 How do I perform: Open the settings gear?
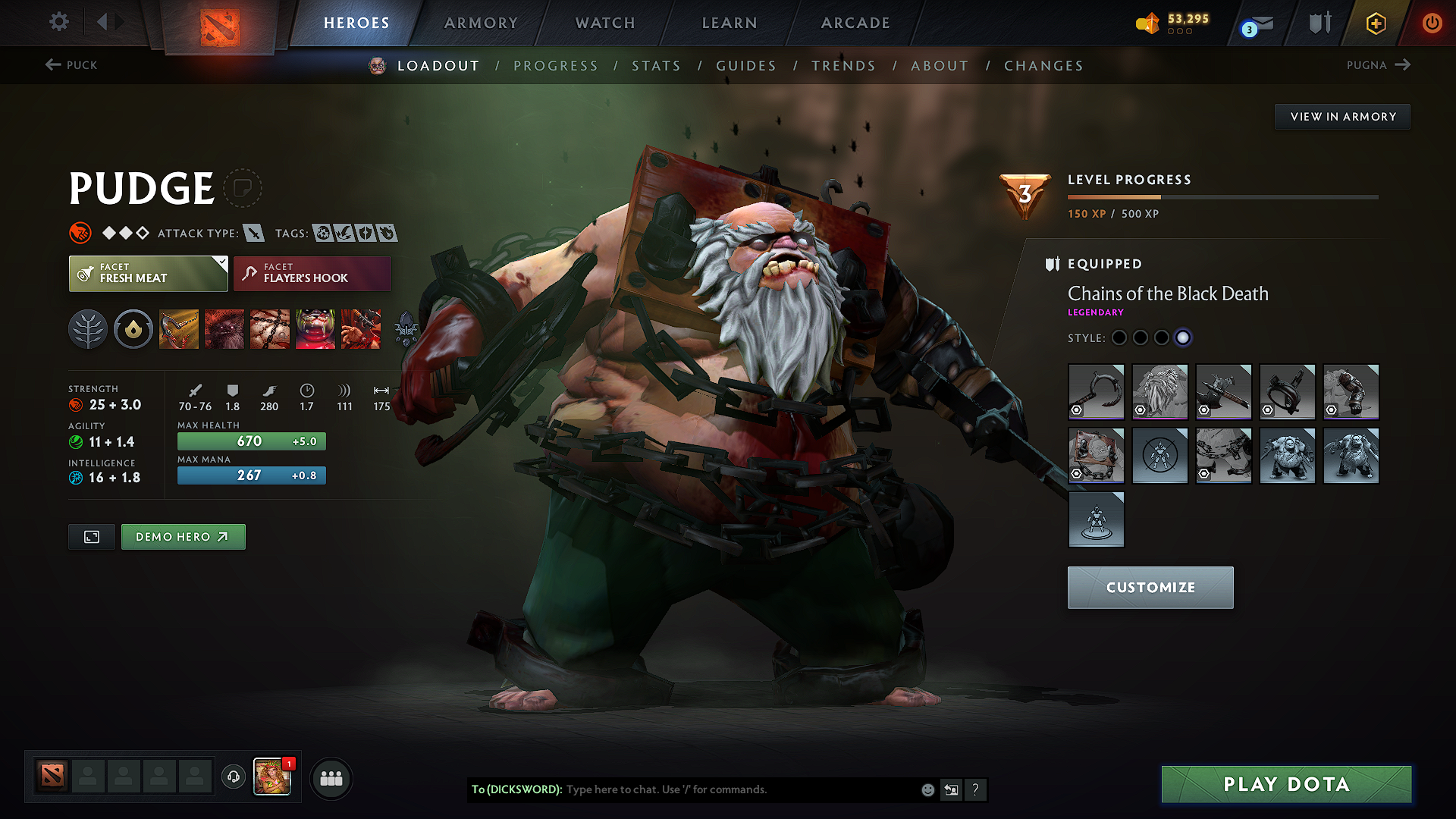point(58,22)
